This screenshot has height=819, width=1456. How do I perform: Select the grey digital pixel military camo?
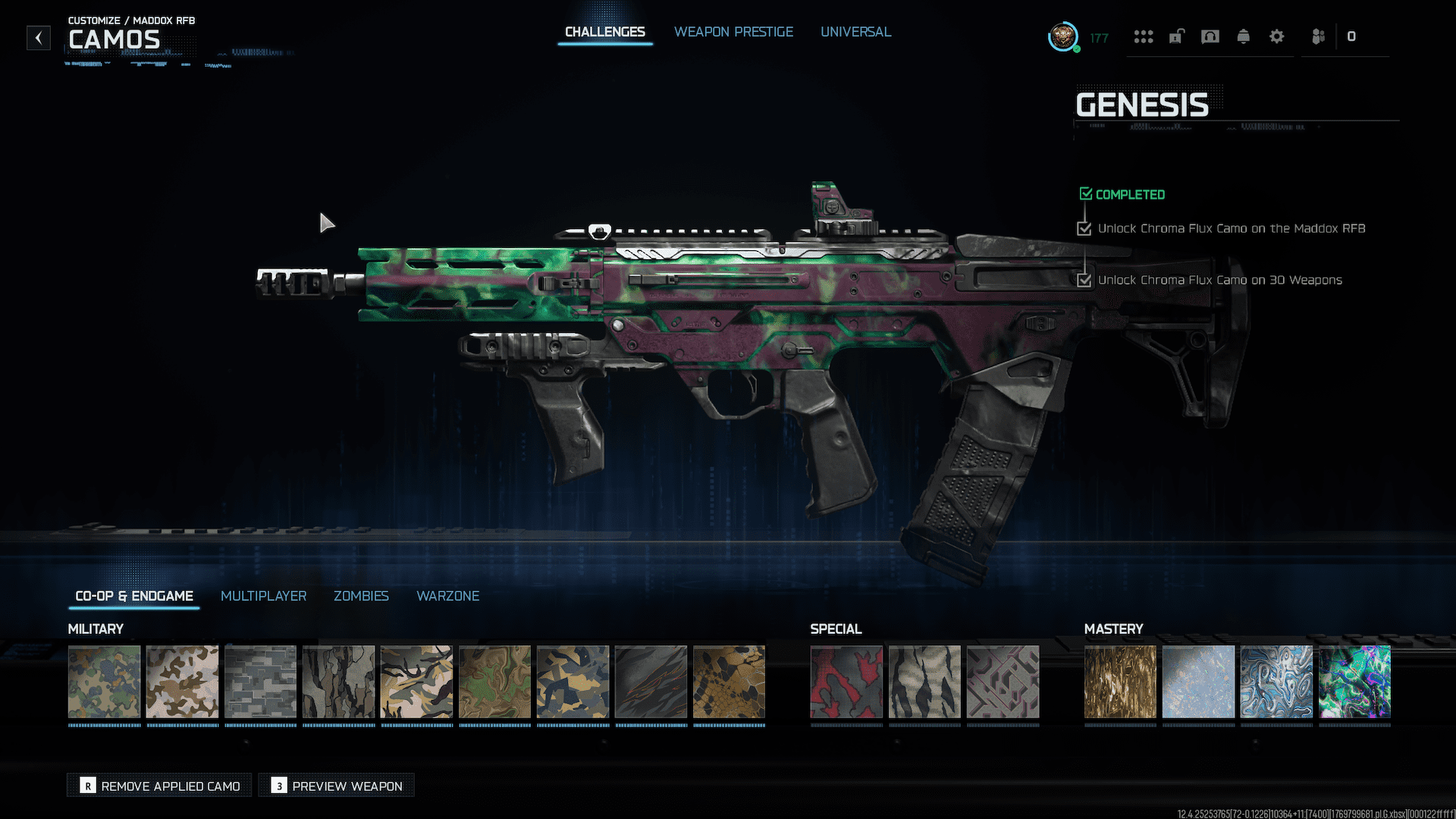pos(261,682)
